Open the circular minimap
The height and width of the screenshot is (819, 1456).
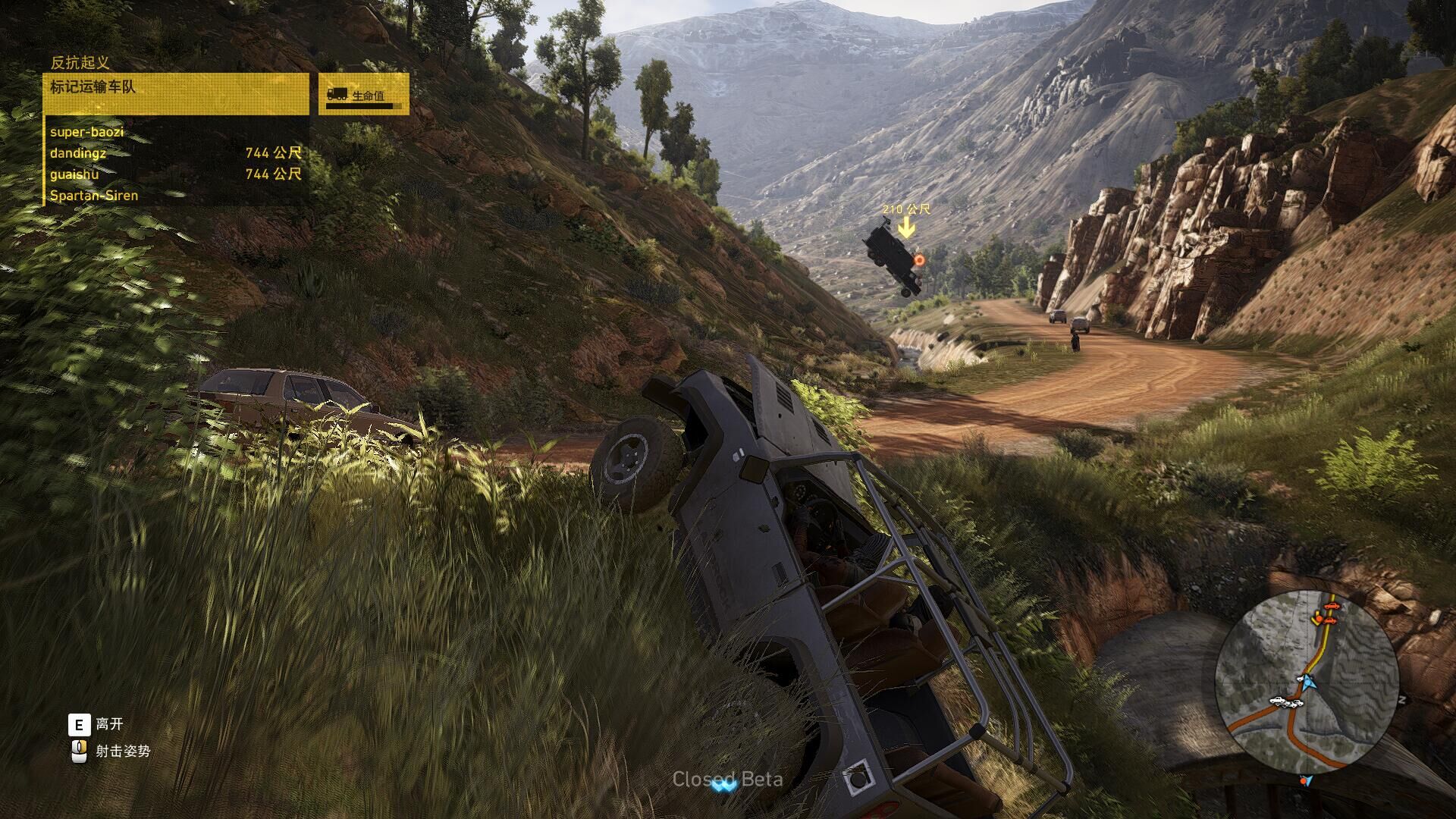[1306, 682]
